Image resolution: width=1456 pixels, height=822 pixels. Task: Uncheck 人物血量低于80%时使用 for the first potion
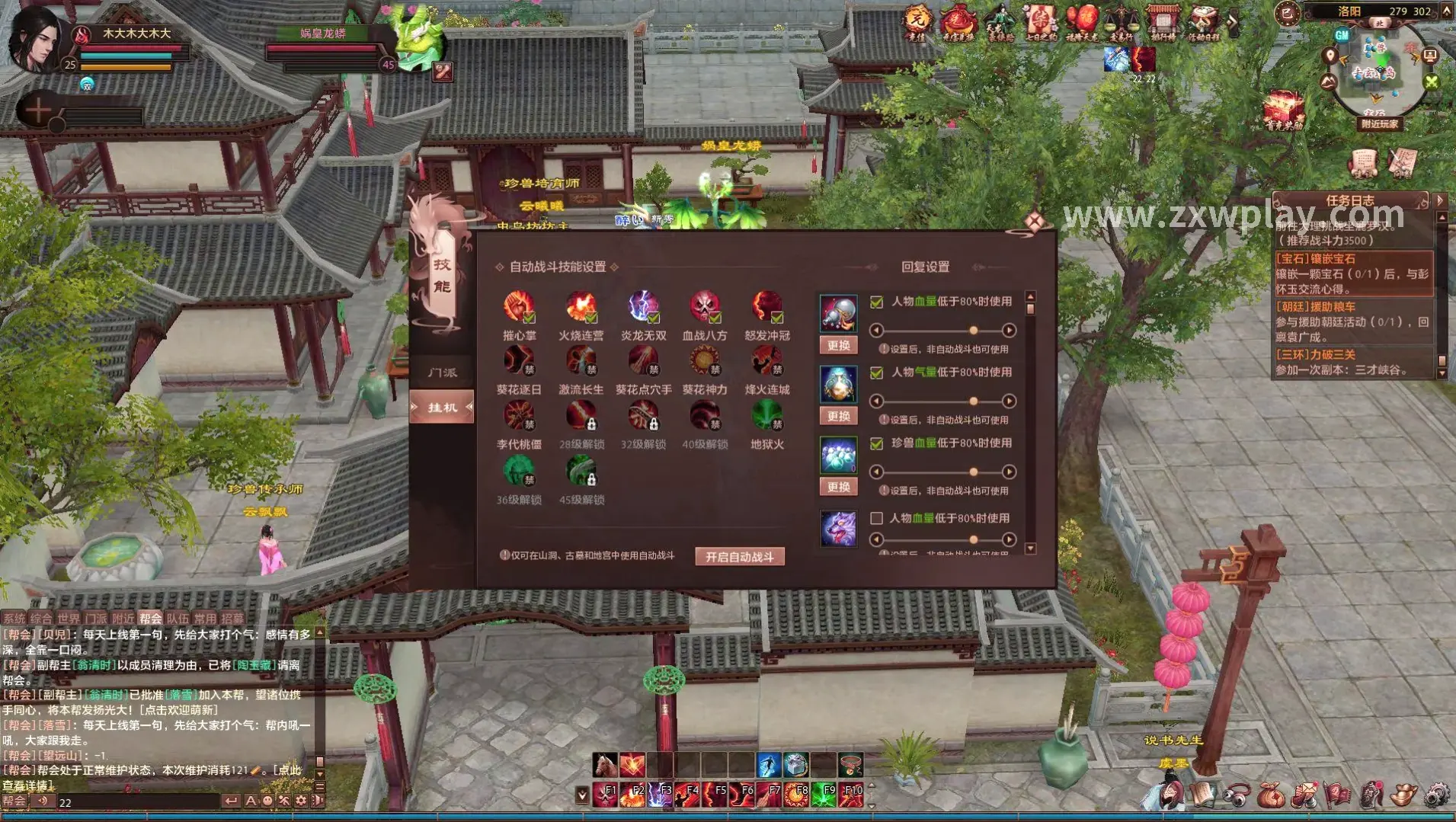[876, 301]
